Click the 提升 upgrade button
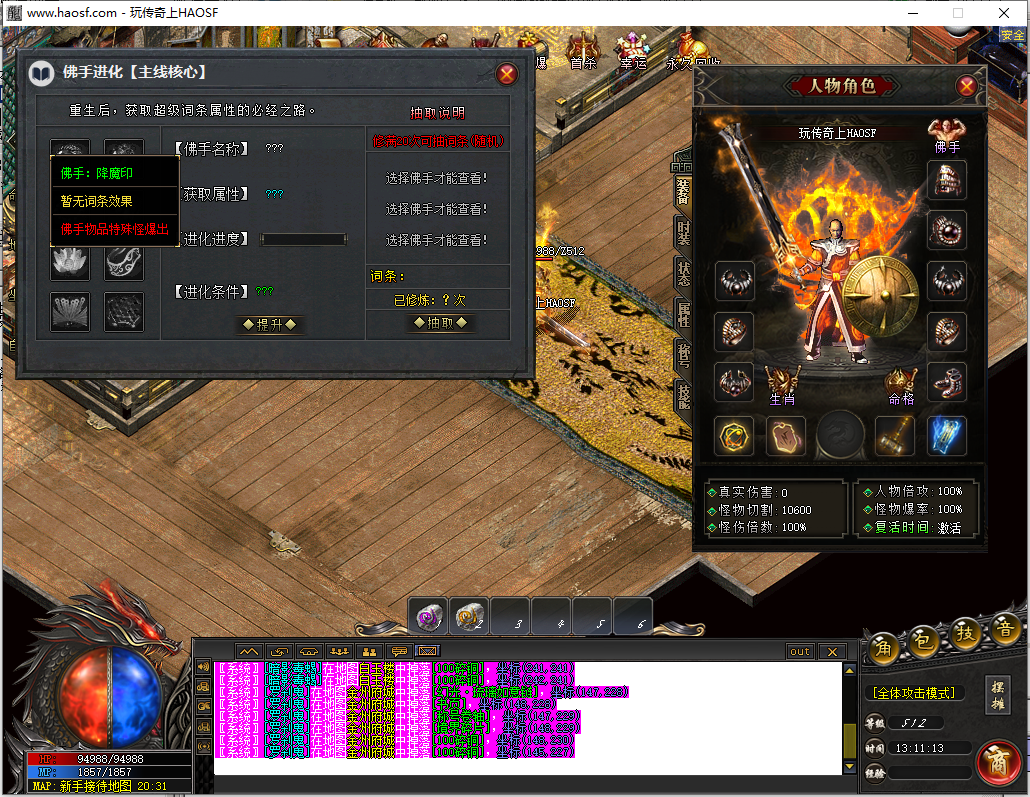The height and width of the screenshot is (797, 1030). [268, 324]
